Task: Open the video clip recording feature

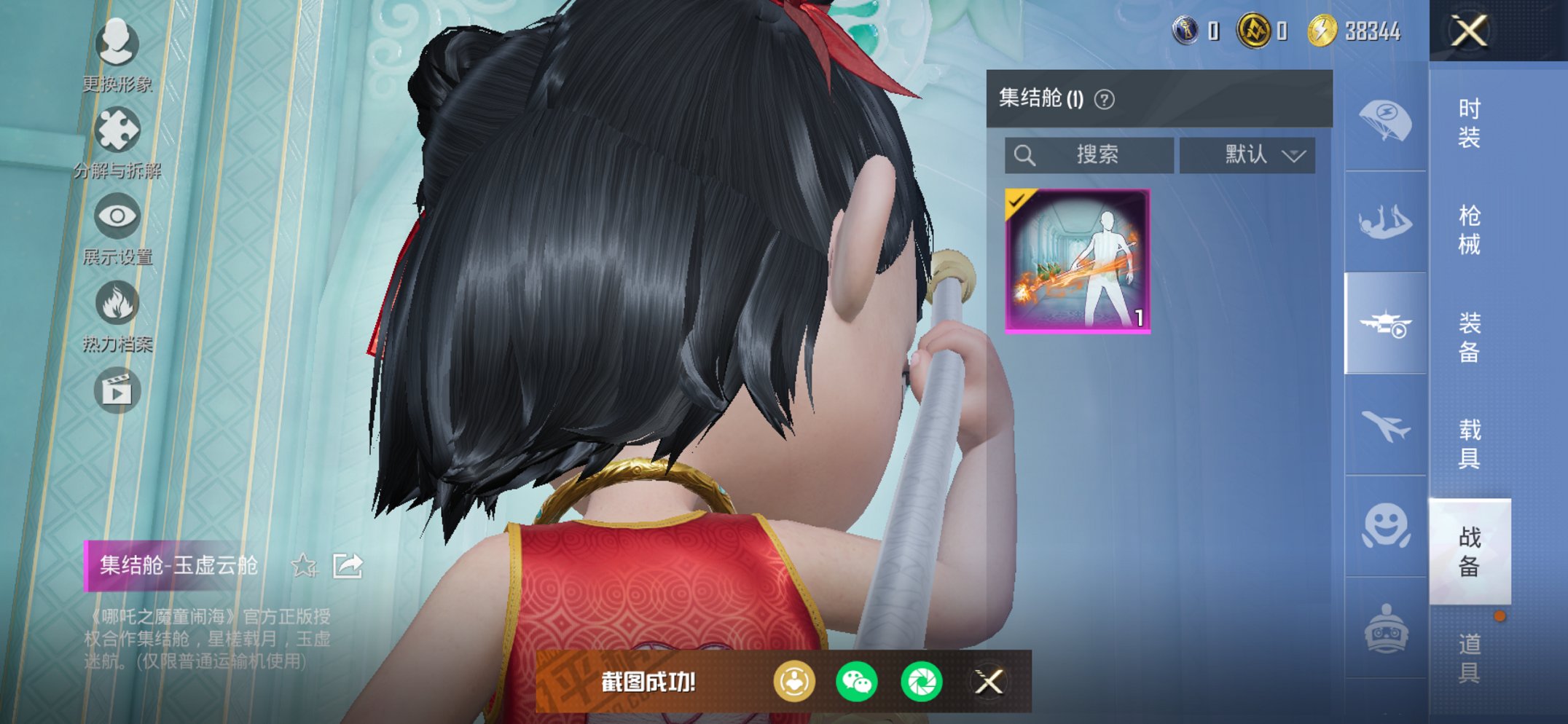Action: [117, 390]
